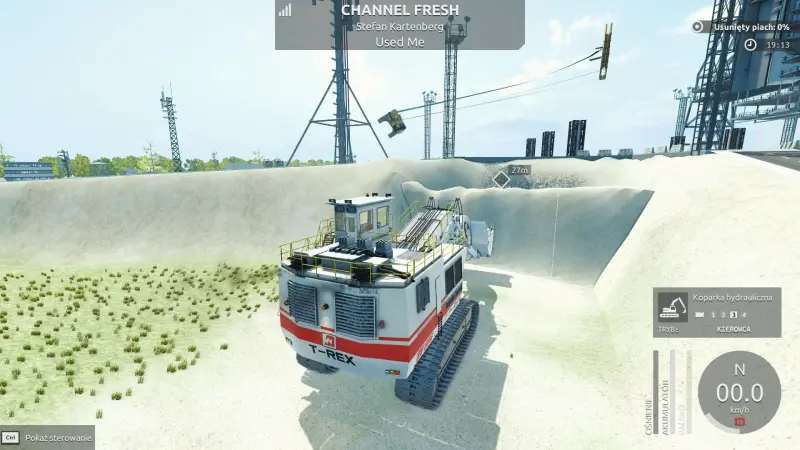Screen dimensions: 800x450
Task: Click the camera icon beside view numbers
Action: (698, 315)
